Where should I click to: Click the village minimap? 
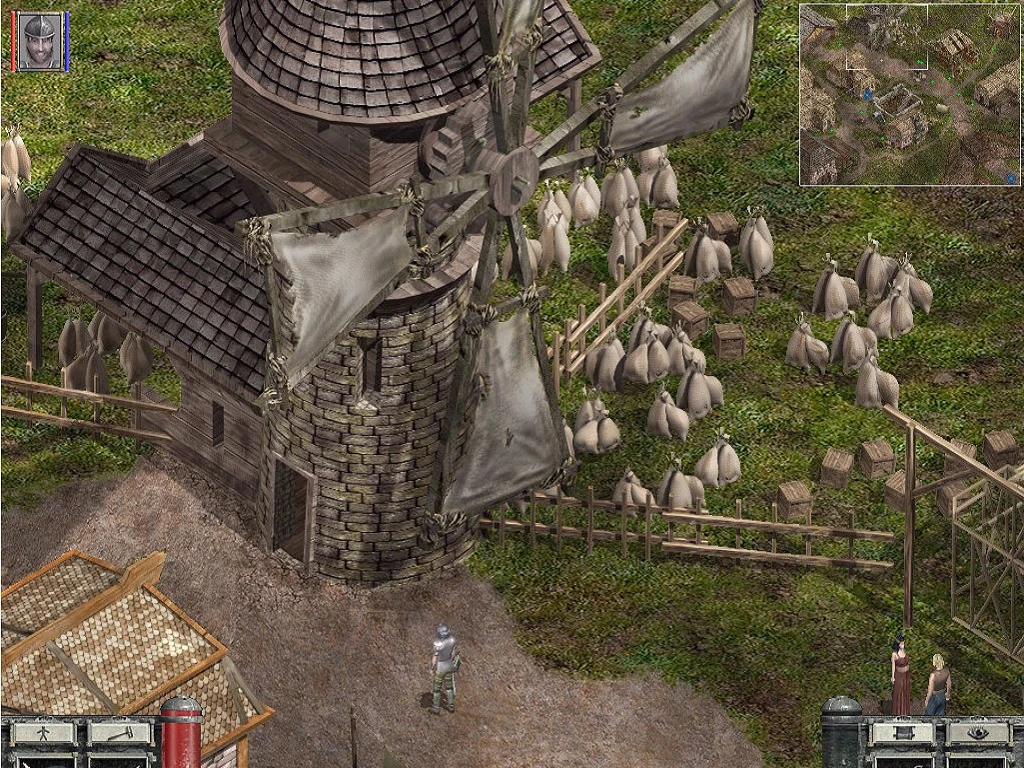coord(908,94)
